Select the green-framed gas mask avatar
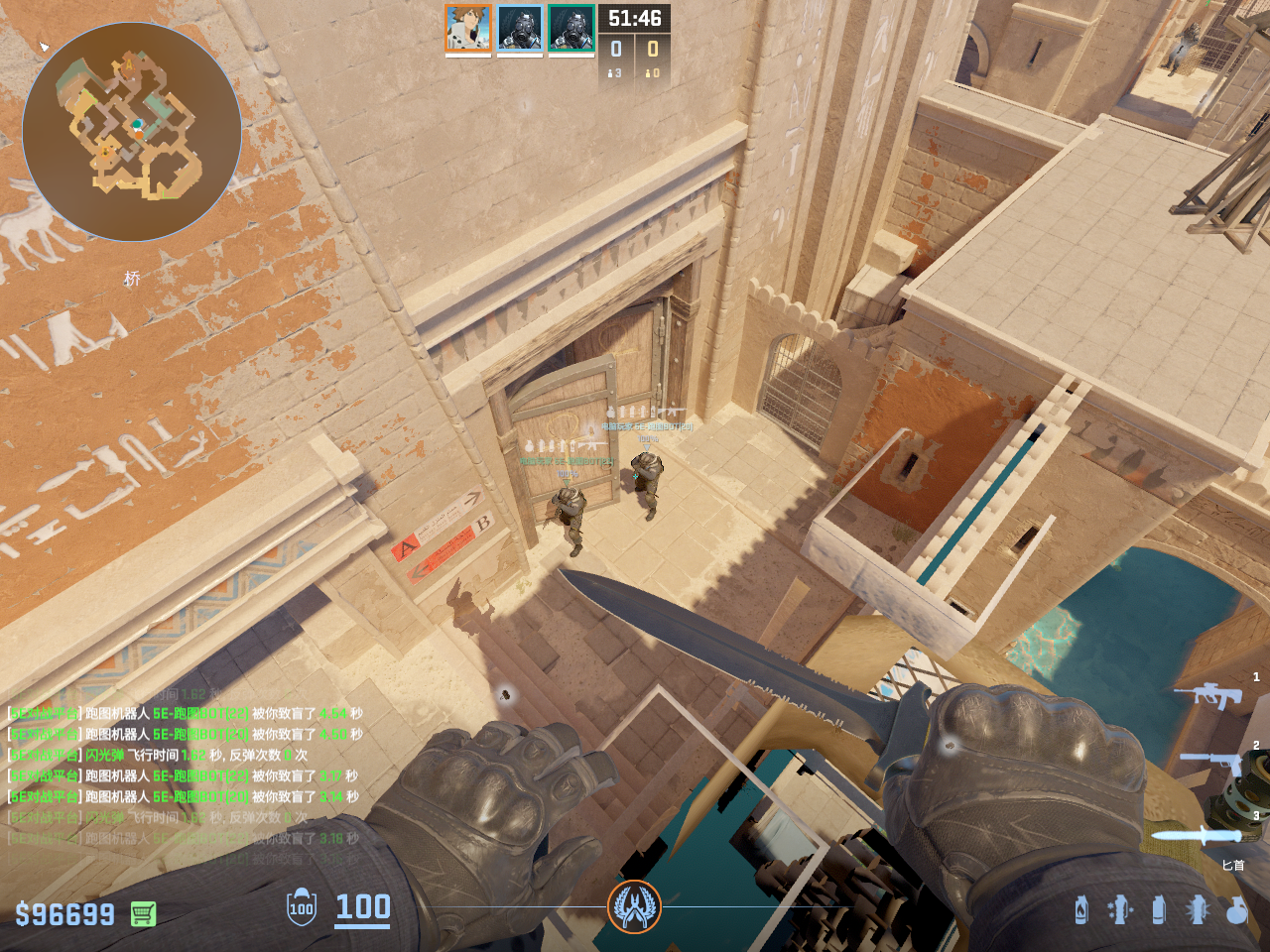The height and width of the screenshot is (952, 1270). [x=571, y=28]
